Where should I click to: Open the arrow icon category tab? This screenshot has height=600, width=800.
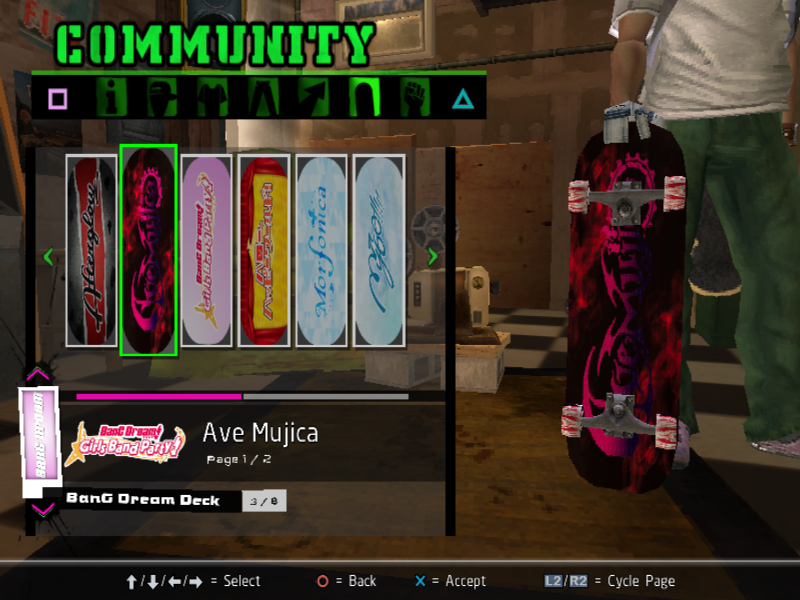click(x=312, y=98)
